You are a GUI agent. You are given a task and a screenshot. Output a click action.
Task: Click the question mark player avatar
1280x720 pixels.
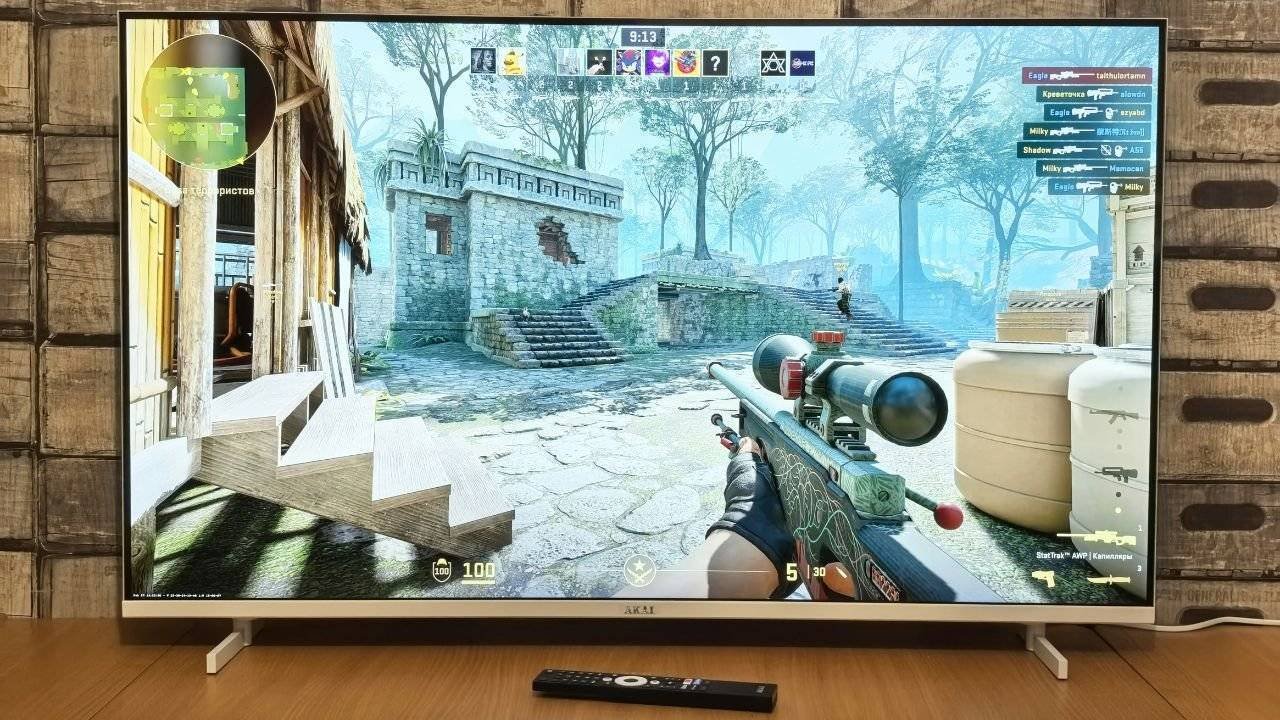pyautogui.click(x=716, y=62)
